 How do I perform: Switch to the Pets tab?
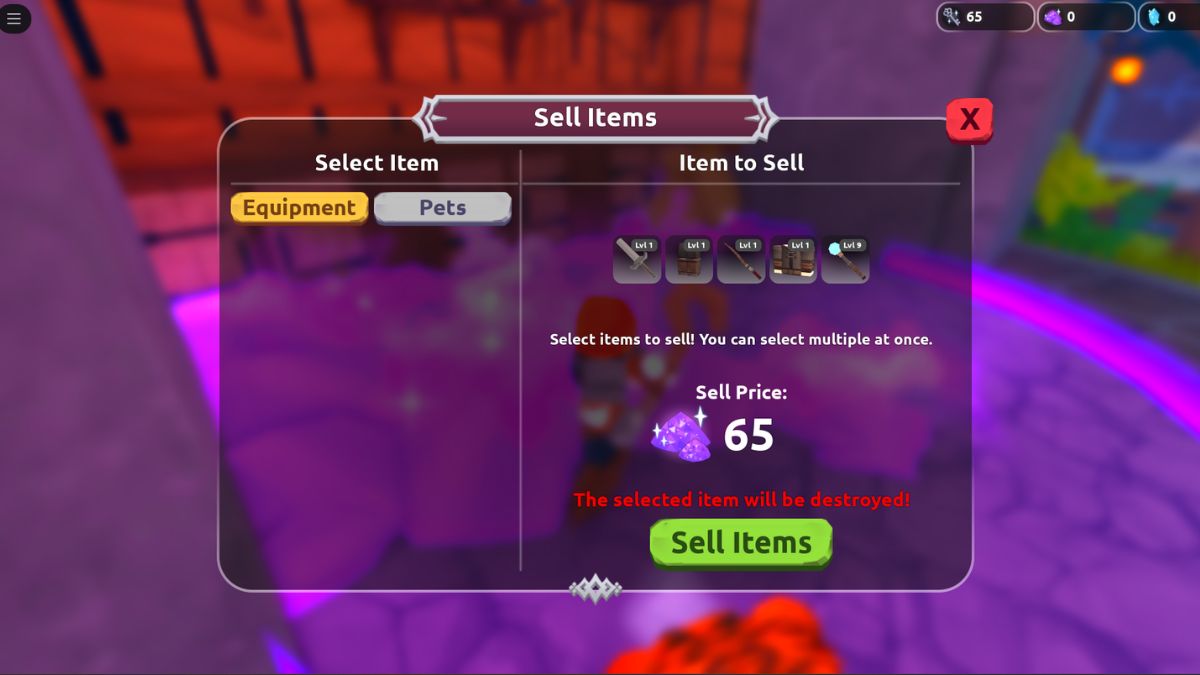[x=442, y=208]
